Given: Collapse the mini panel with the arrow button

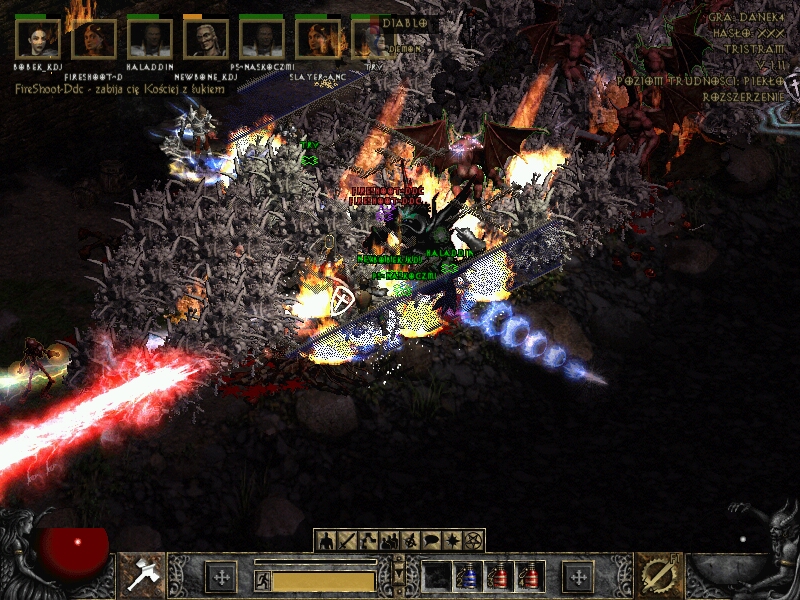Looking at the screenshot, I should [399, 572].
